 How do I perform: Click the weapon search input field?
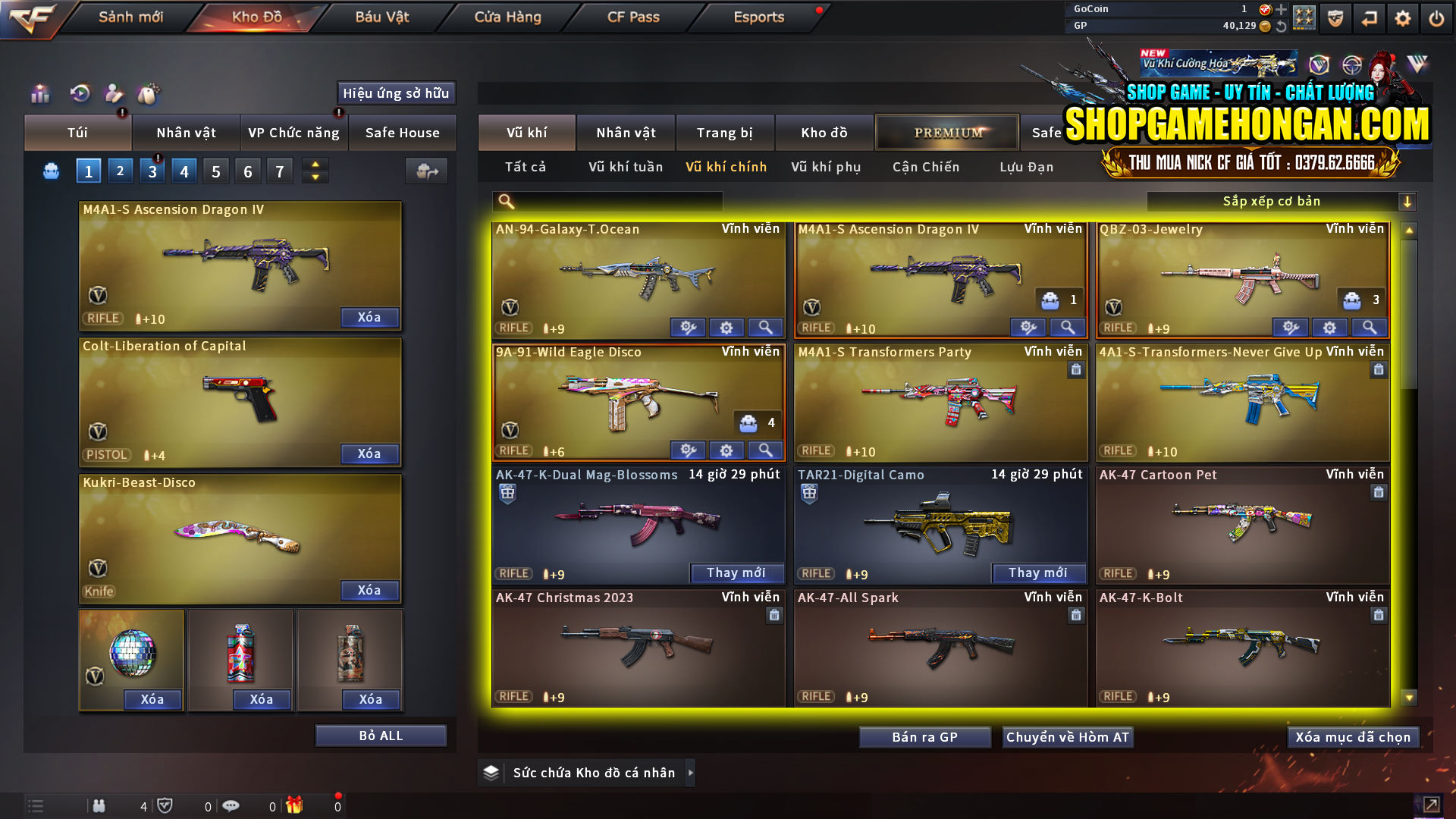point(607,201)
